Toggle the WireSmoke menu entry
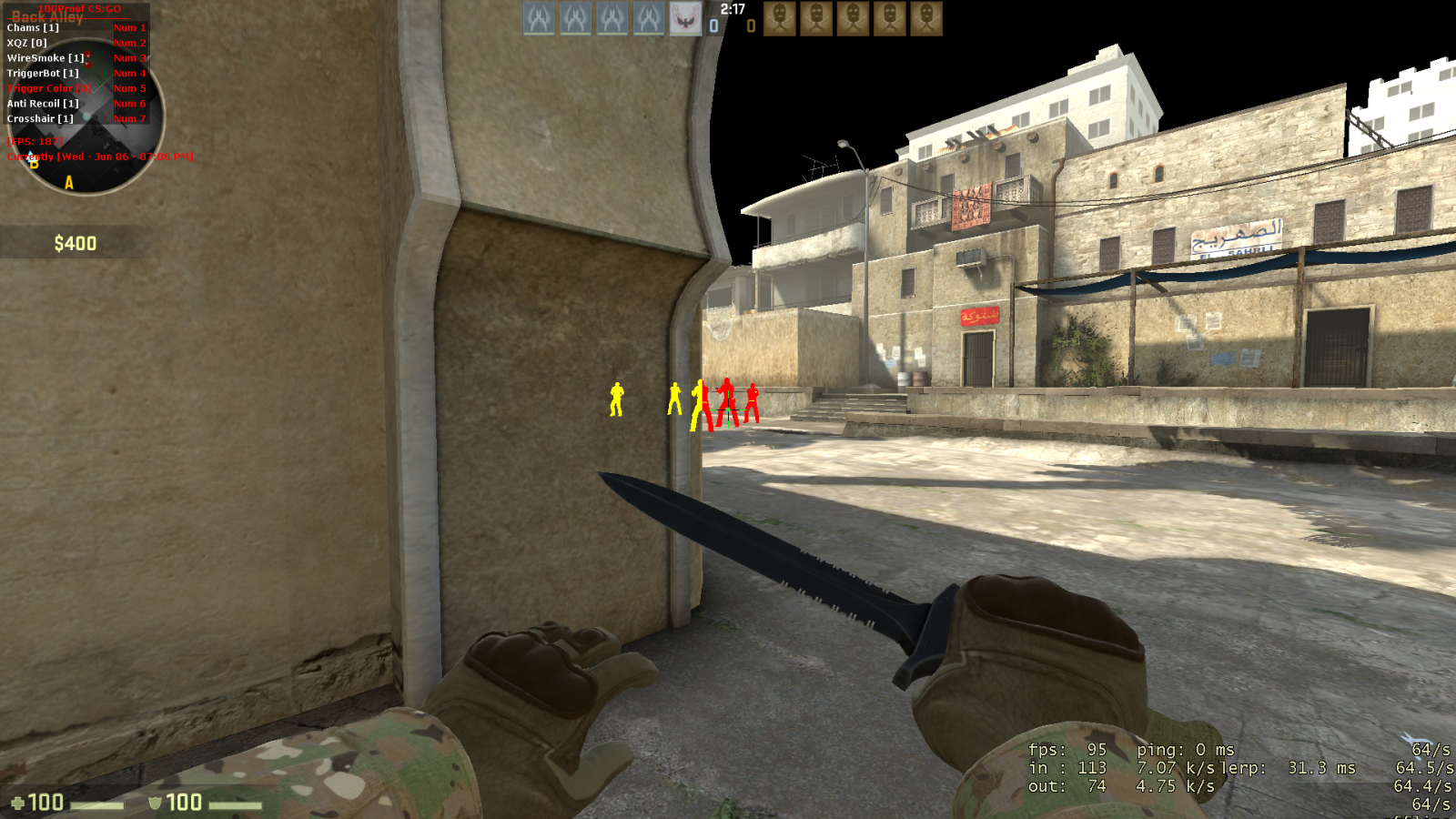 [45, 58]
